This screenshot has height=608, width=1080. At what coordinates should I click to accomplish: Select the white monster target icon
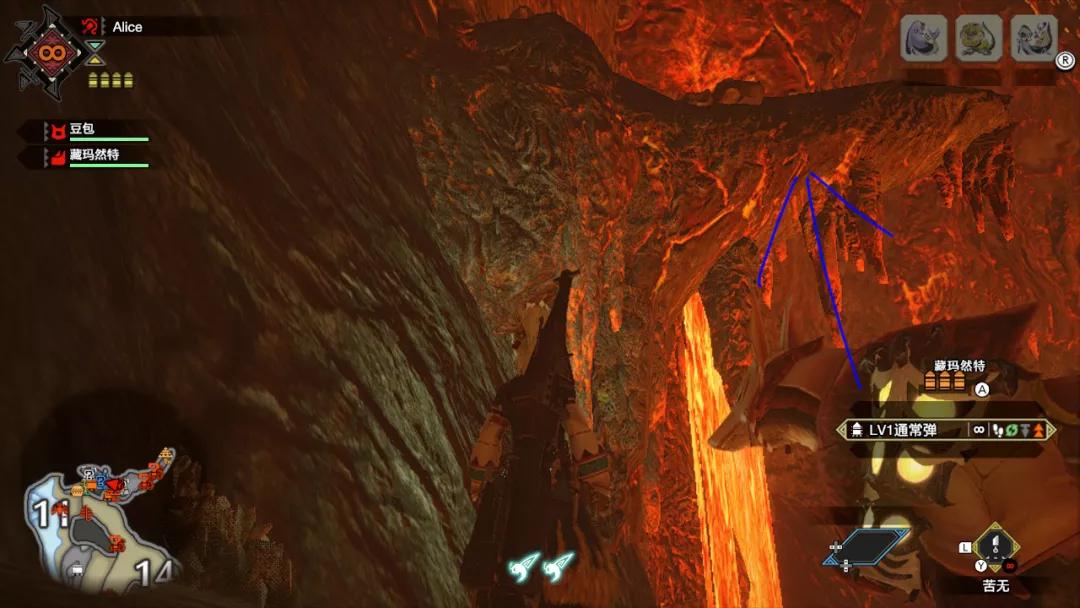pyautogui.click(x=1033, y=39)
